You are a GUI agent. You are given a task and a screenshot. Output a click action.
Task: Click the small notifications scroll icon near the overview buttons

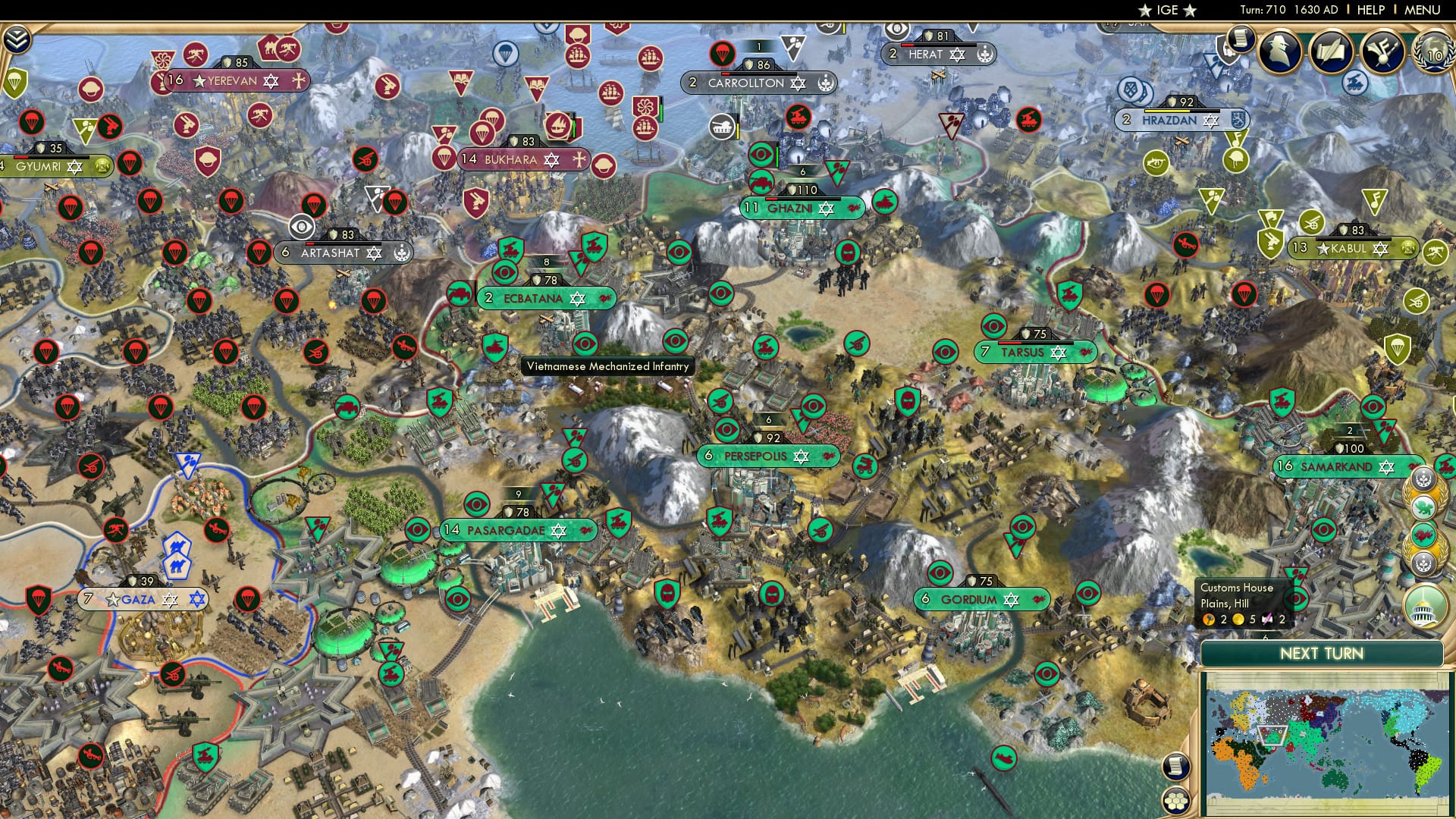[x=1239, y=39]
